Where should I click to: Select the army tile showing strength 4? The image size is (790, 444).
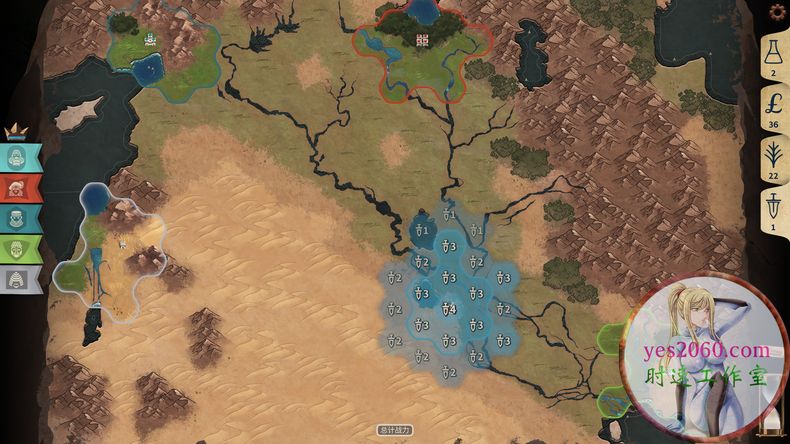click(449, 309)
